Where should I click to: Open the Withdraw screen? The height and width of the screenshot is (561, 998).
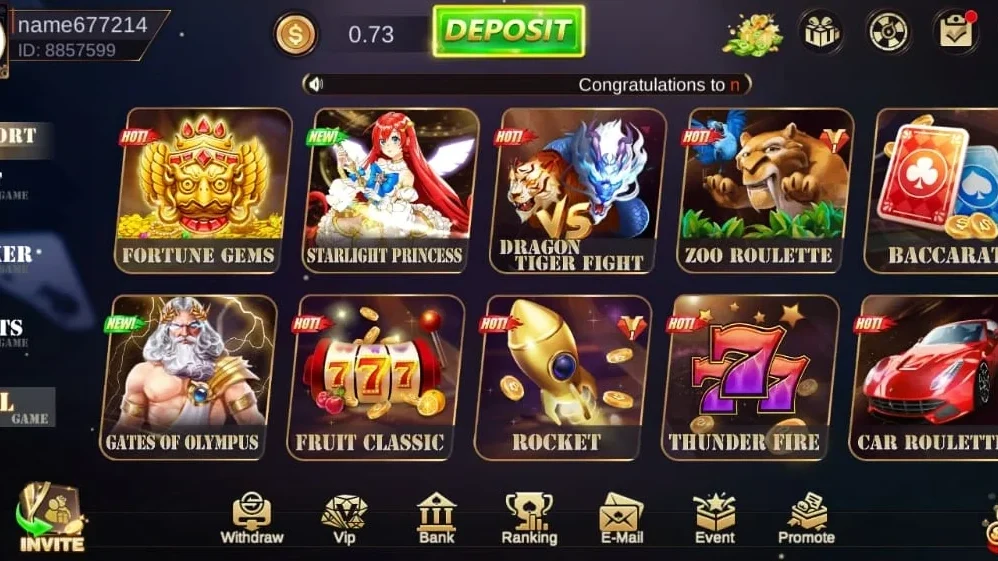(252, 520)
